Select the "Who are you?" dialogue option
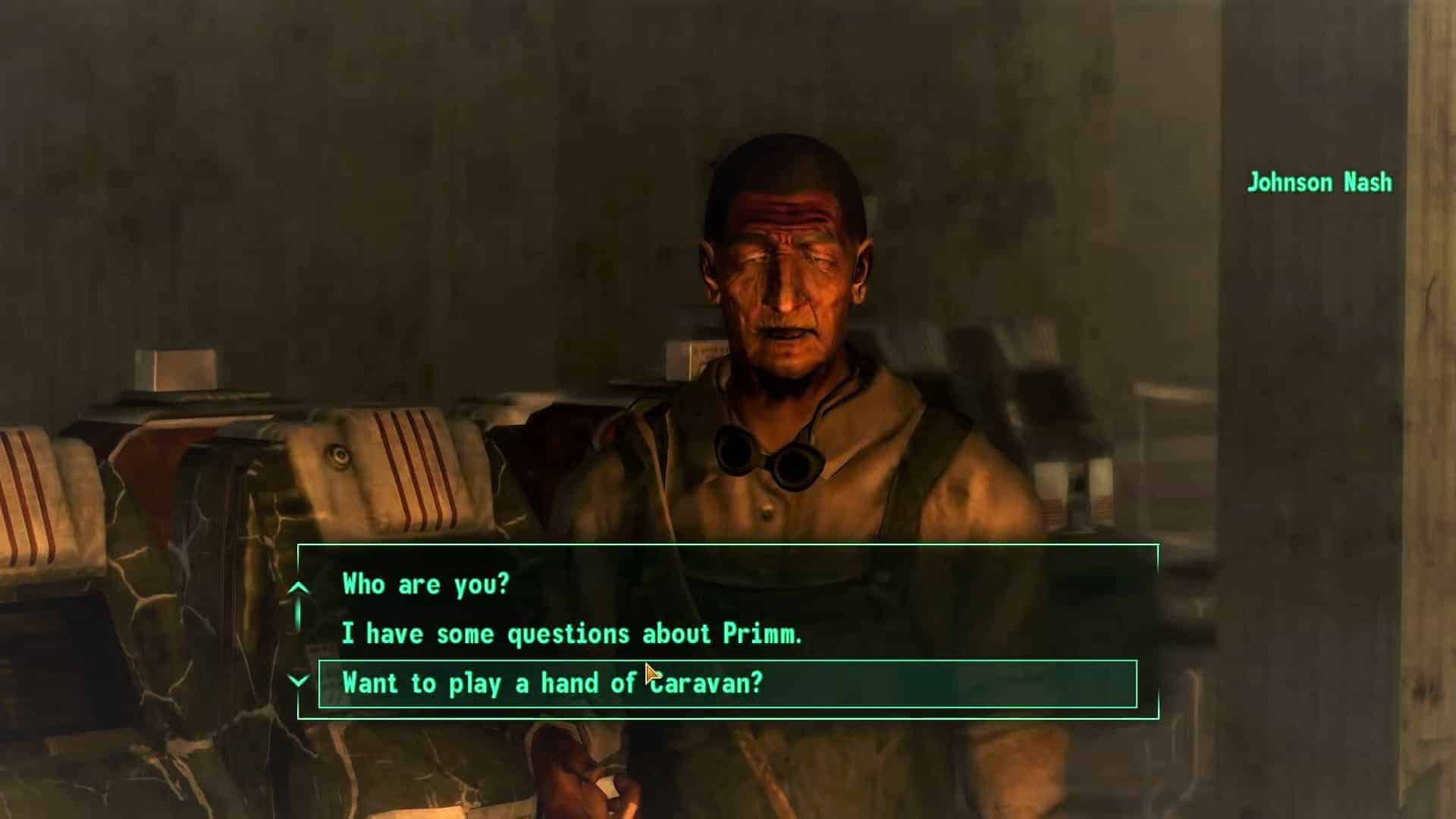1456x819 pixels. pyautogui.click(x=425, y=584)
